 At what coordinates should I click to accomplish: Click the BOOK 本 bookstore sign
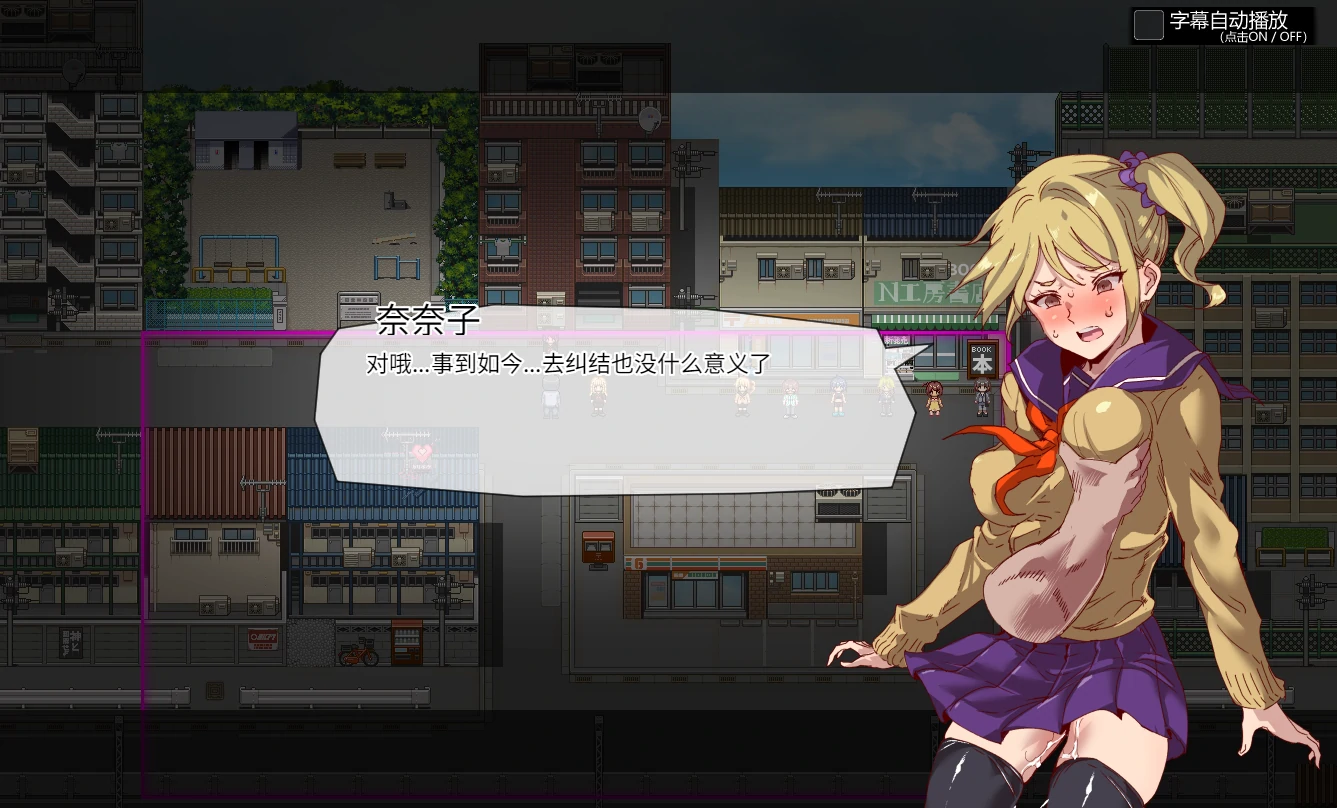982,360
